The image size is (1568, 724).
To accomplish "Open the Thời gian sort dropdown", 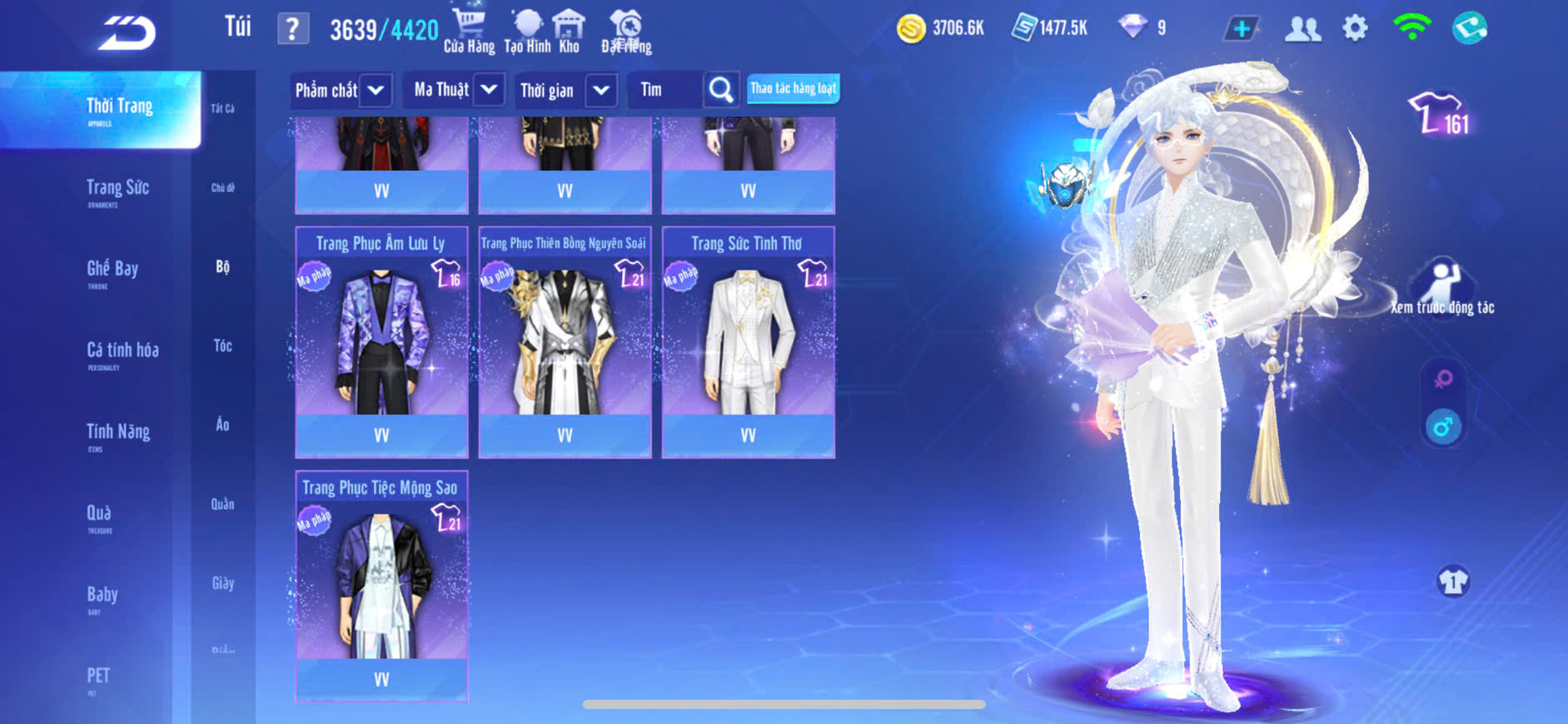I will [564, 90].
